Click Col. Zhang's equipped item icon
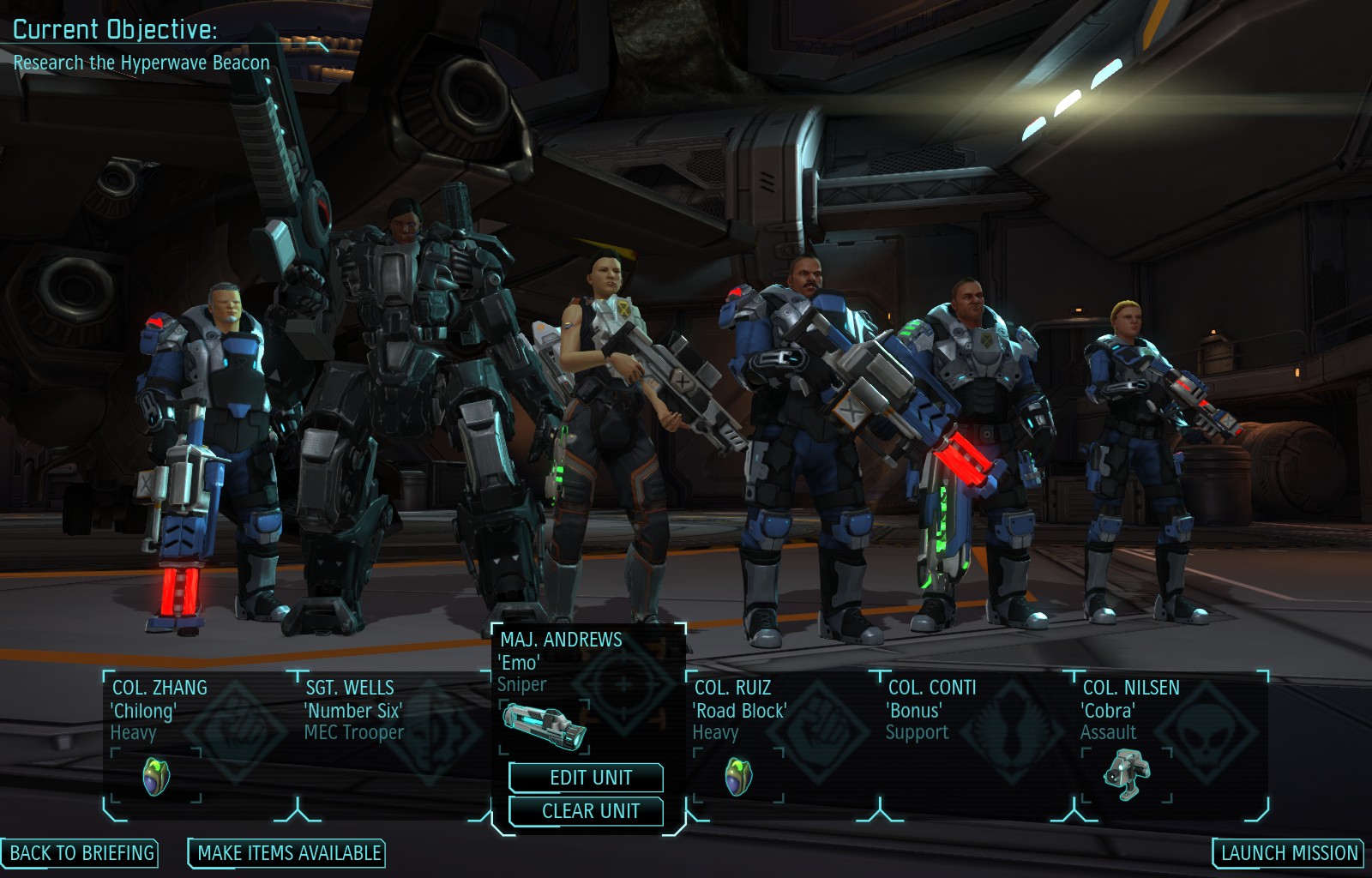Viewport: 1372px width, 878px height. [156, 777]
